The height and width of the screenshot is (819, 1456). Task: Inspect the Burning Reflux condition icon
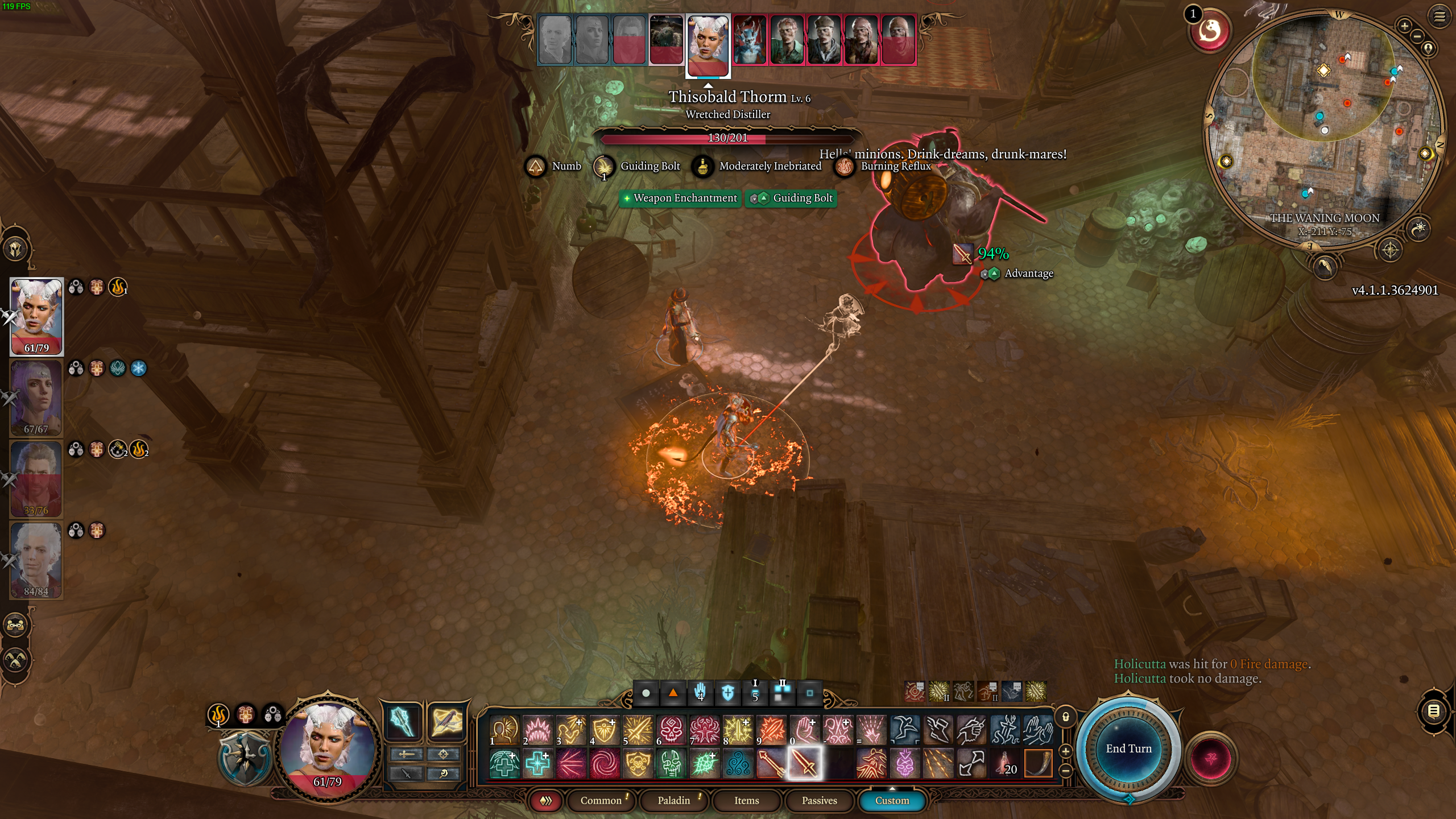tap(845, 168)
